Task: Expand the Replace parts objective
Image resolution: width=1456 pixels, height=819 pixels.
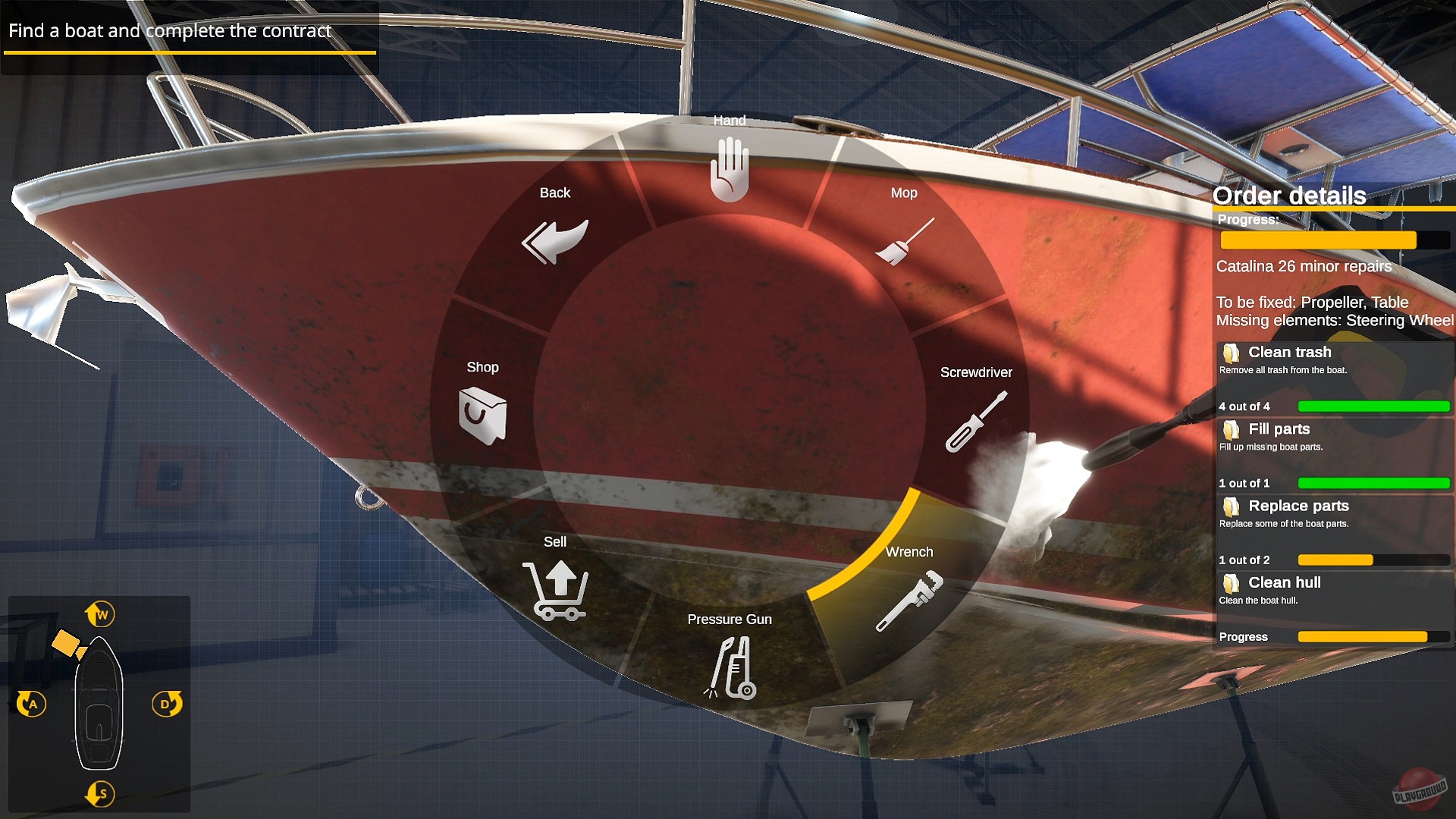Action: [x=1232, y=506]
